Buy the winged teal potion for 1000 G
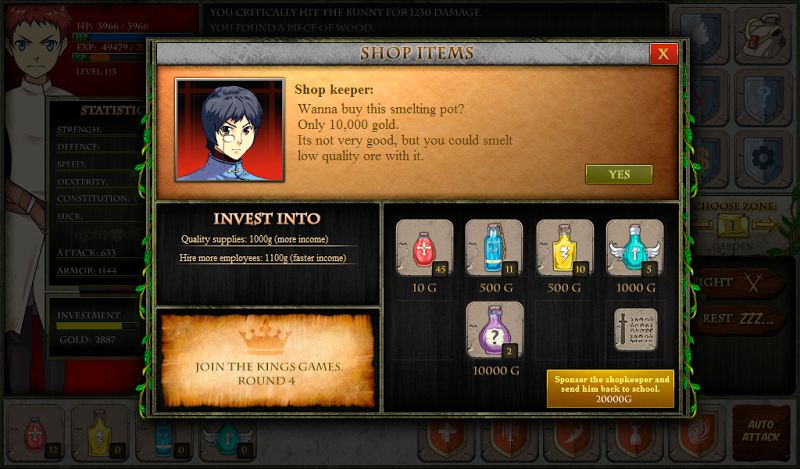Screen dimensions: 800x469 (634, 247)
